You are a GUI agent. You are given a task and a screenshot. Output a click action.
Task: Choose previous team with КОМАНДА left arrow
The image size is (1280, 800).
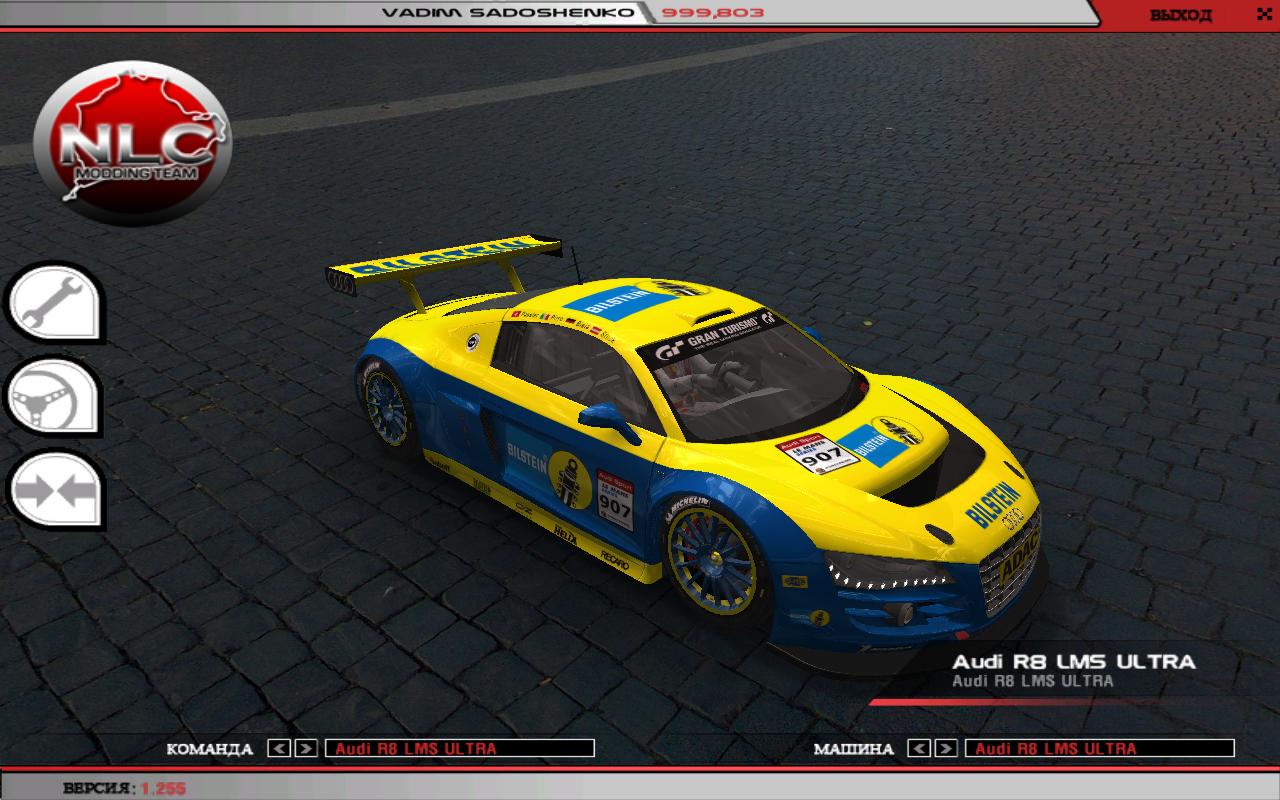(x=280, y=748)
